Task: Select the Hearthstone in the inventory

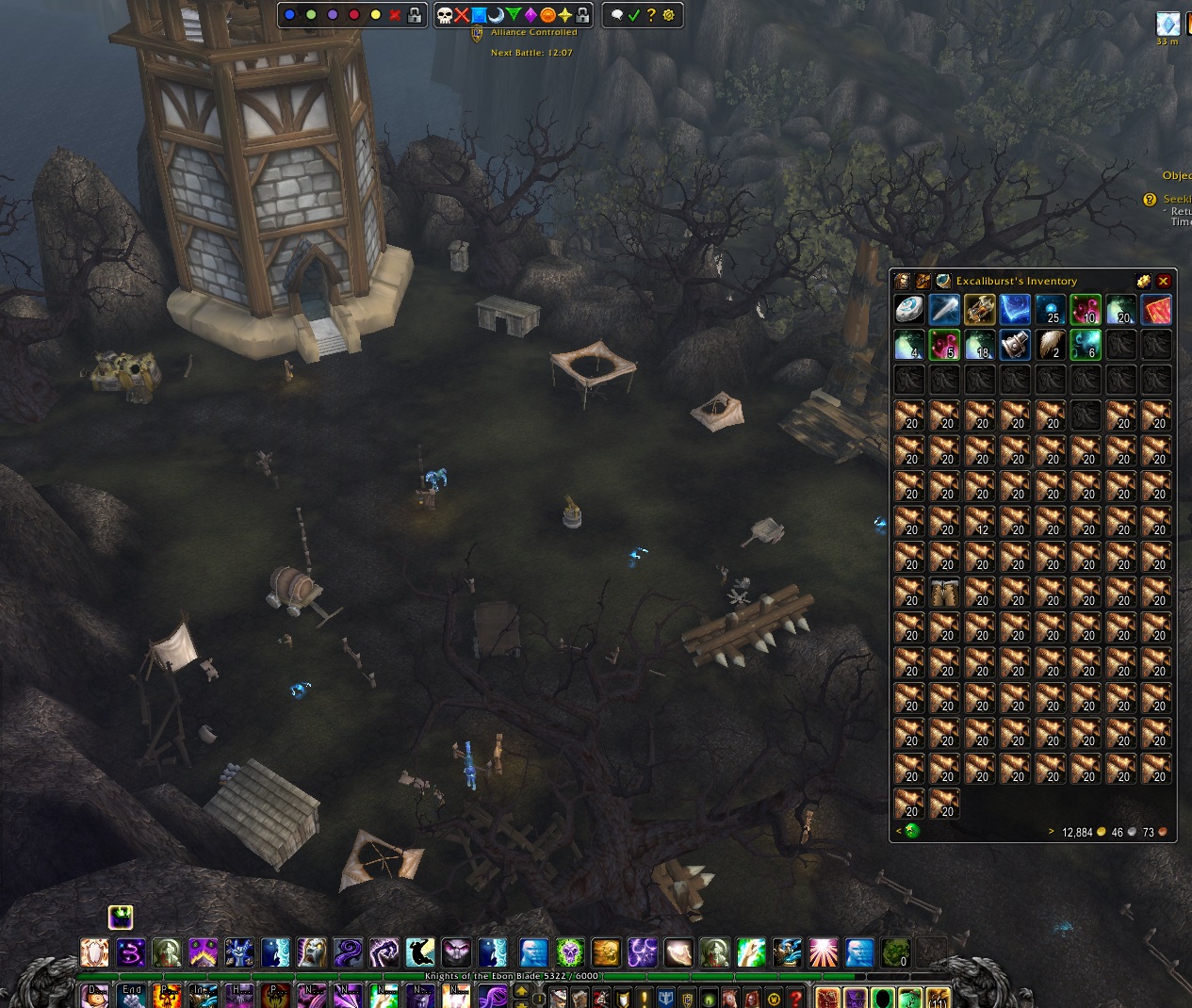Action: 909,309
